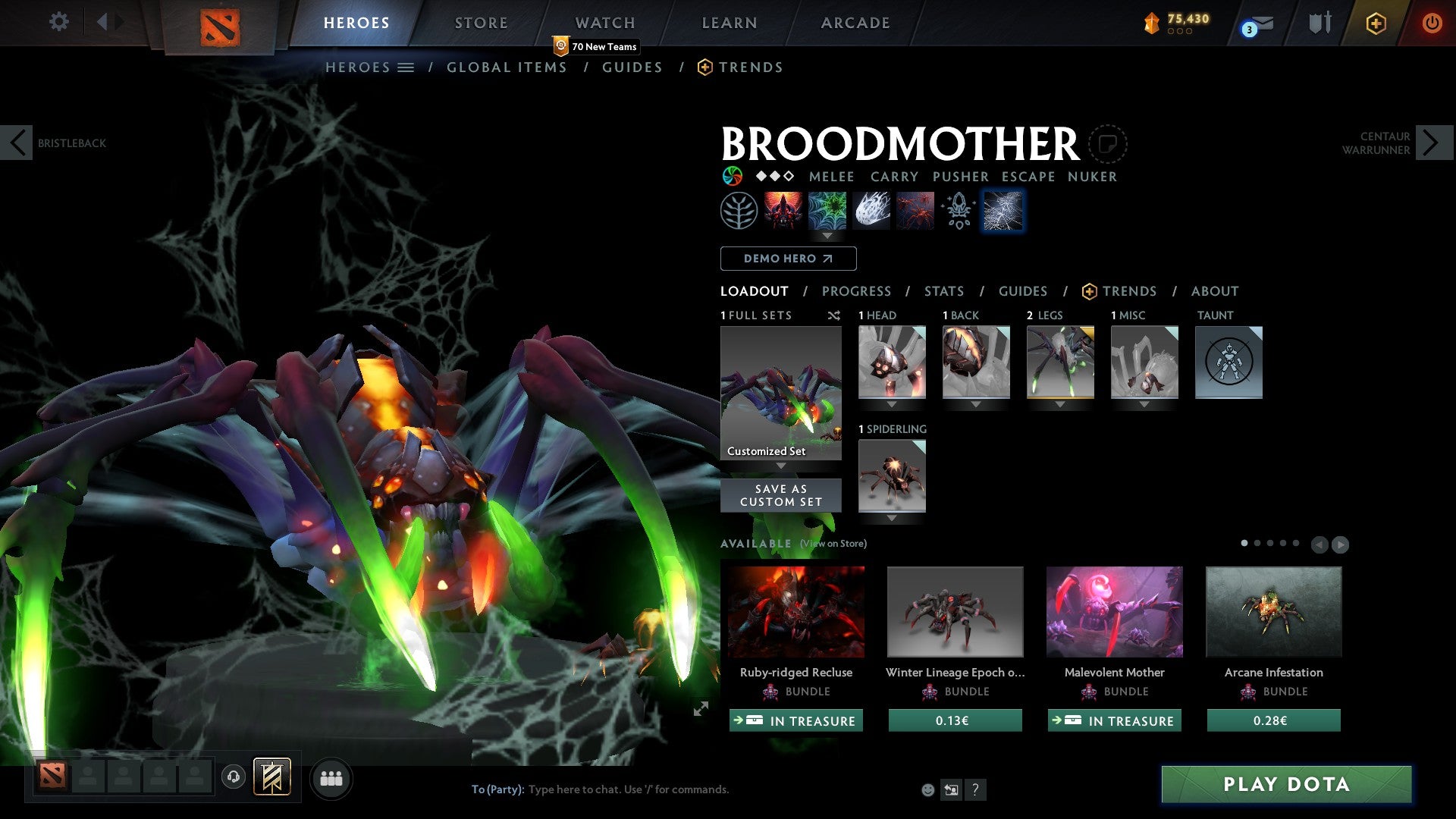Click the friends list icon near Play Dota
Viewport: 1456px width, 819px height.
pos(331,777)
